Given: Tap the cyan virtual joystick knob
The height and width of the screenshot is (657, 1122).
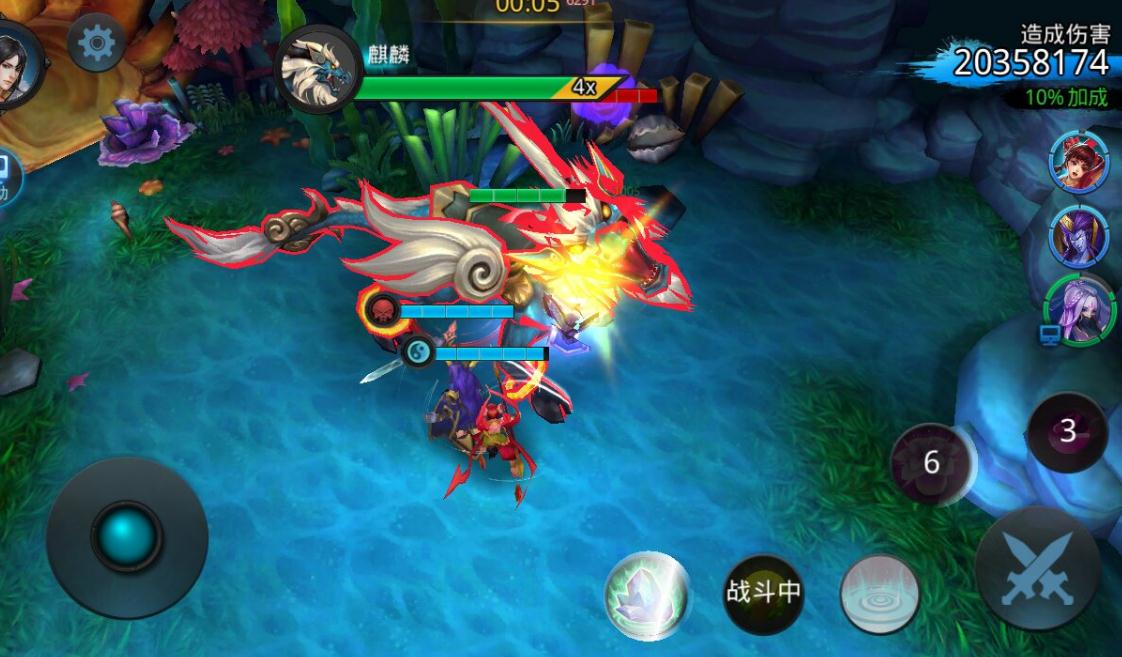Looking at the screenshot, I should point(127,537).
